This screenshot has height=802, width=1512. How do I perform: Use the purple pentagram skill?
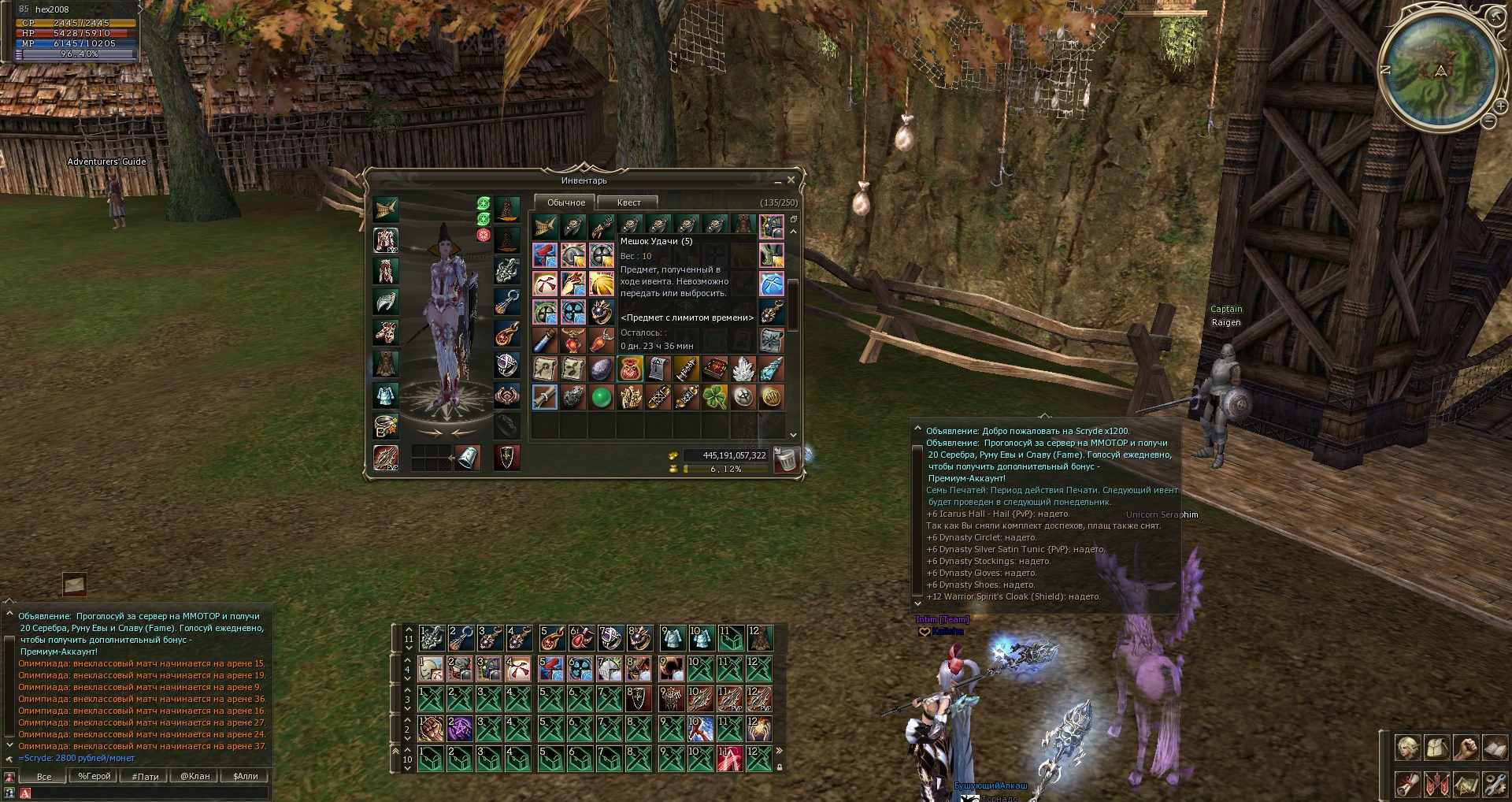(x=460, y=728)
